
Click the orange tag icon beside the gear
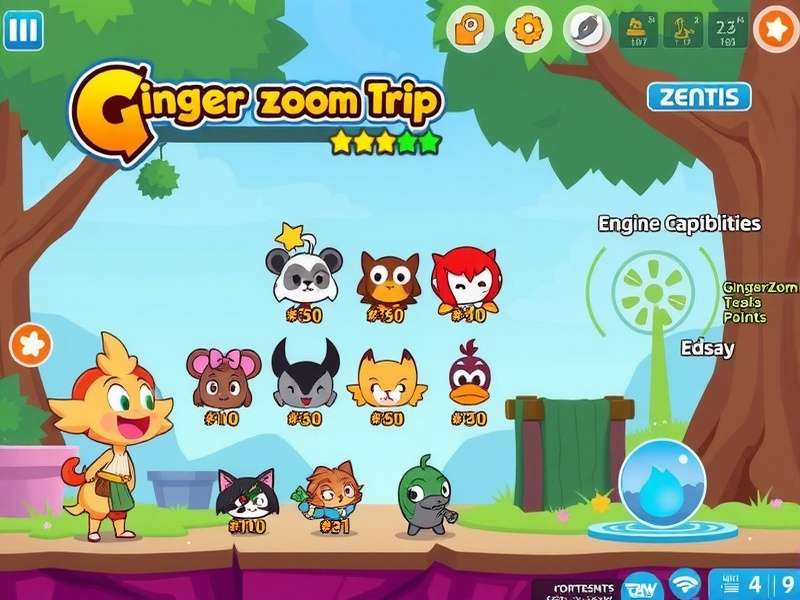(x=472, y=29)
